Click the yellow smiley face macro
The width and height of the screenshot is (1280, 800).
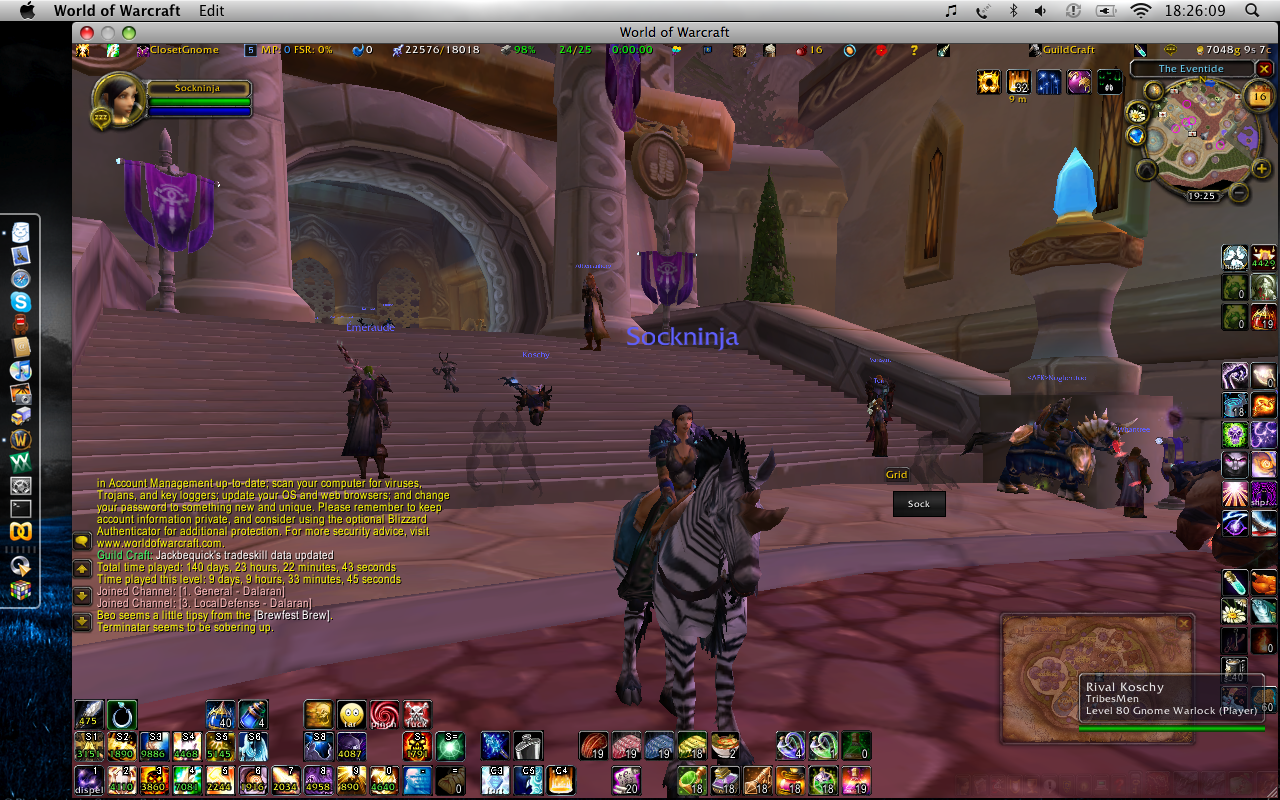click(351, 714)
